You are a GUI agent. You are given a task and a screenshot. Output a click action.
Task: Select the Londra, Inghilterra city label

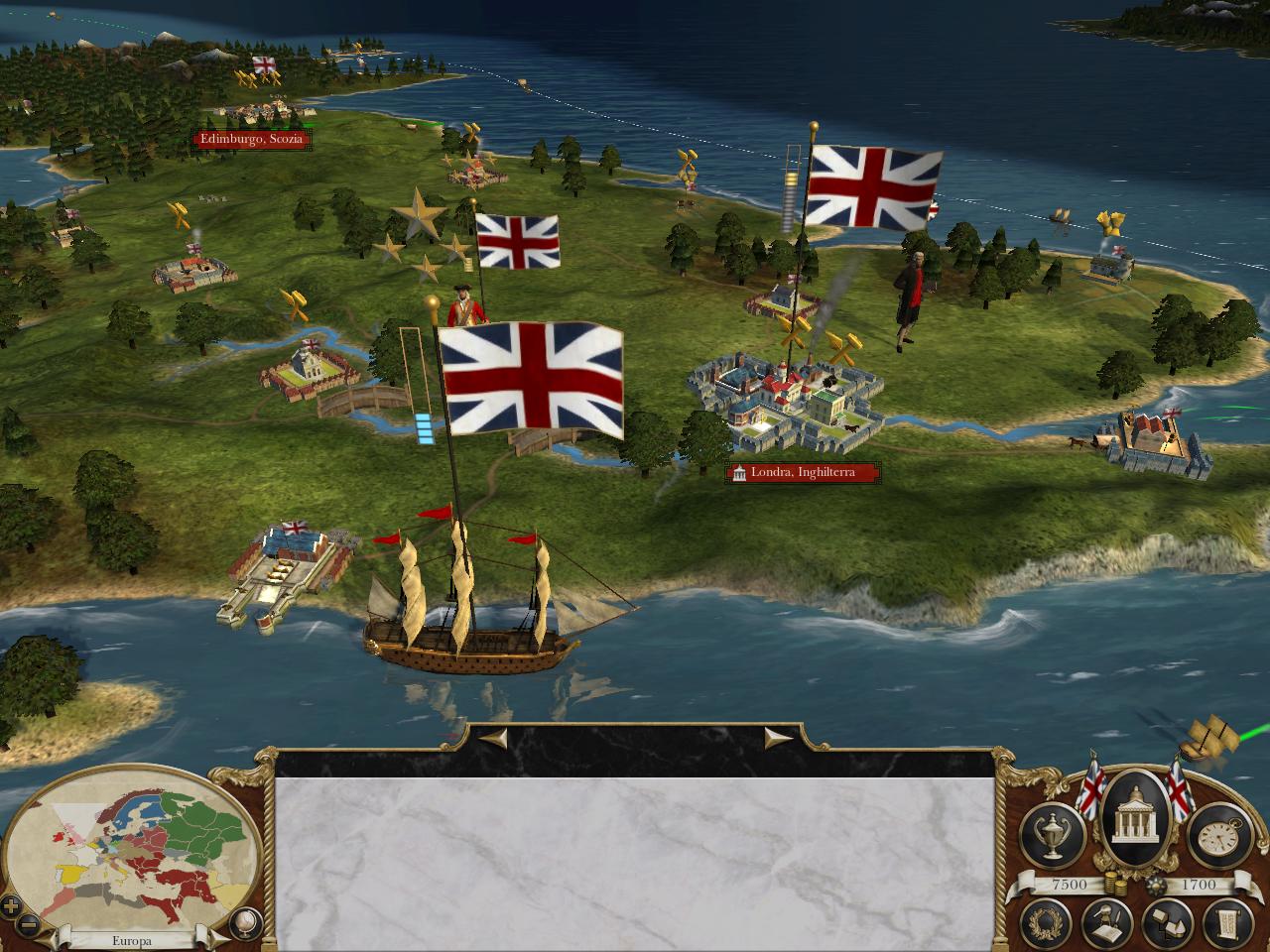coord(803,473)
